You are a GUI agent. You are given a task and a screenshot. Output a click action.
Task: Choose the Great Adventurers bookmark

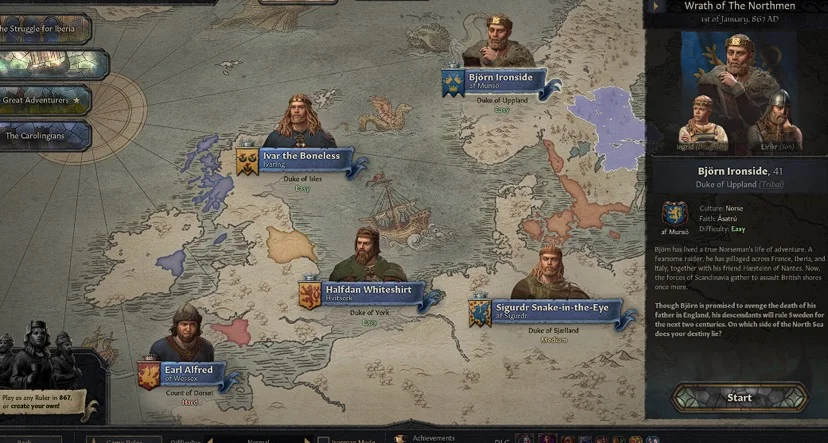44,100
